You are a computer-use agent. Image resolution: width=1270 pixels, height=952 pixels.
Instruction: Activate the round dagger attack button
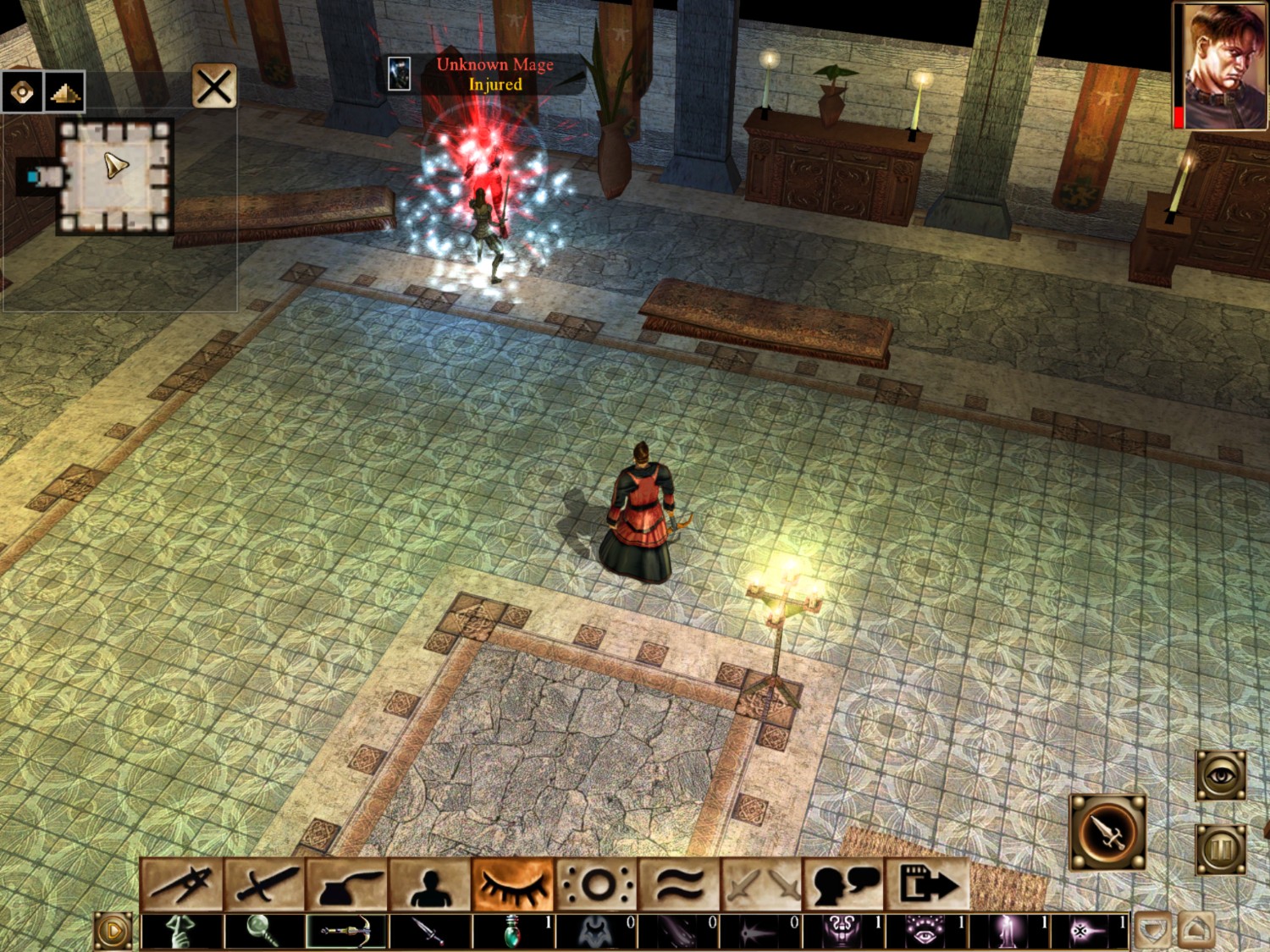[1107, 833]
